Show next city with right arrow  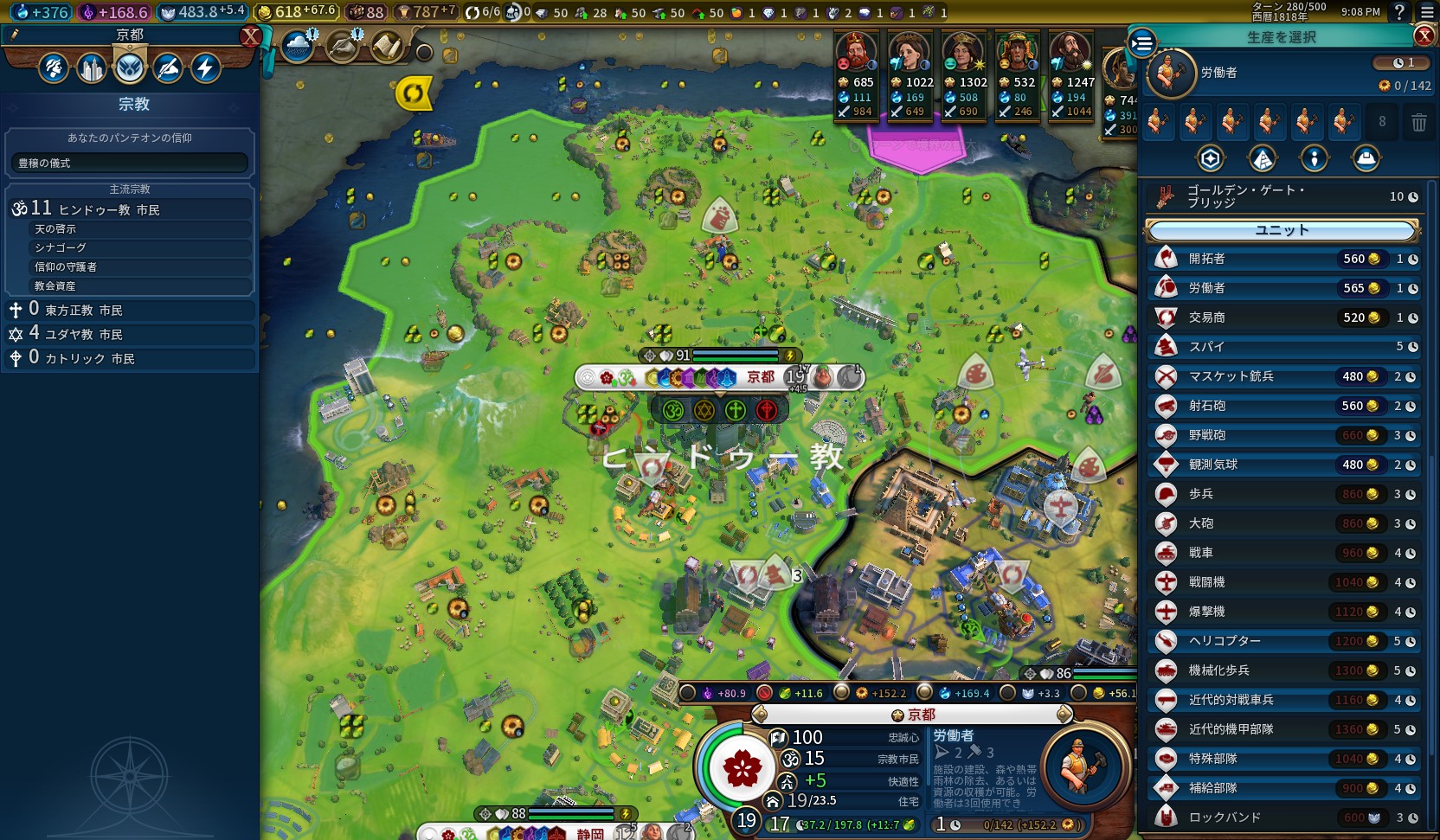[x=1064, y=715]
